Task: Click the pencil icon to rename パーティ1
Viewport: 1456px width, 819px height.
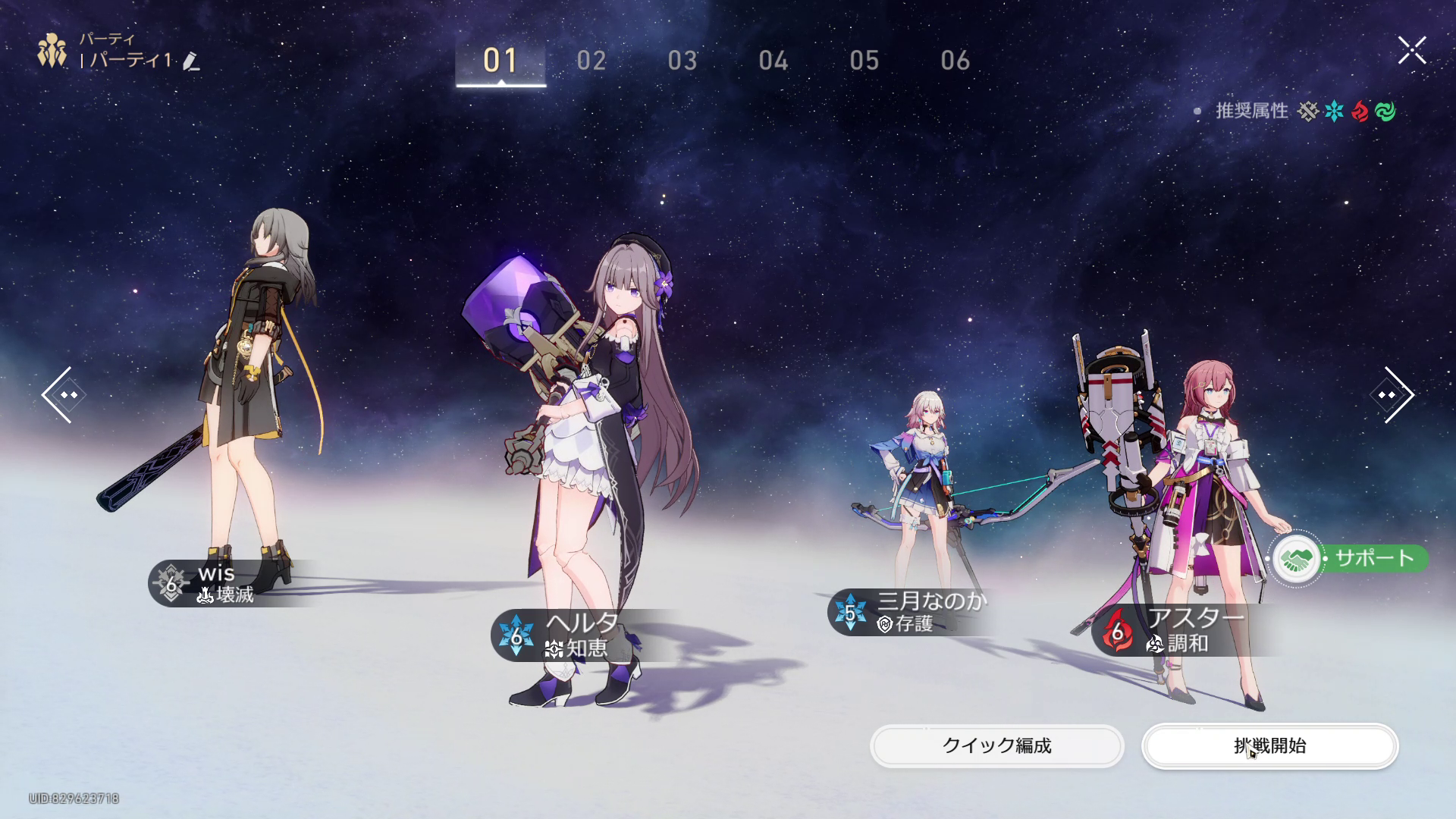Action: (x=192, y=62)
